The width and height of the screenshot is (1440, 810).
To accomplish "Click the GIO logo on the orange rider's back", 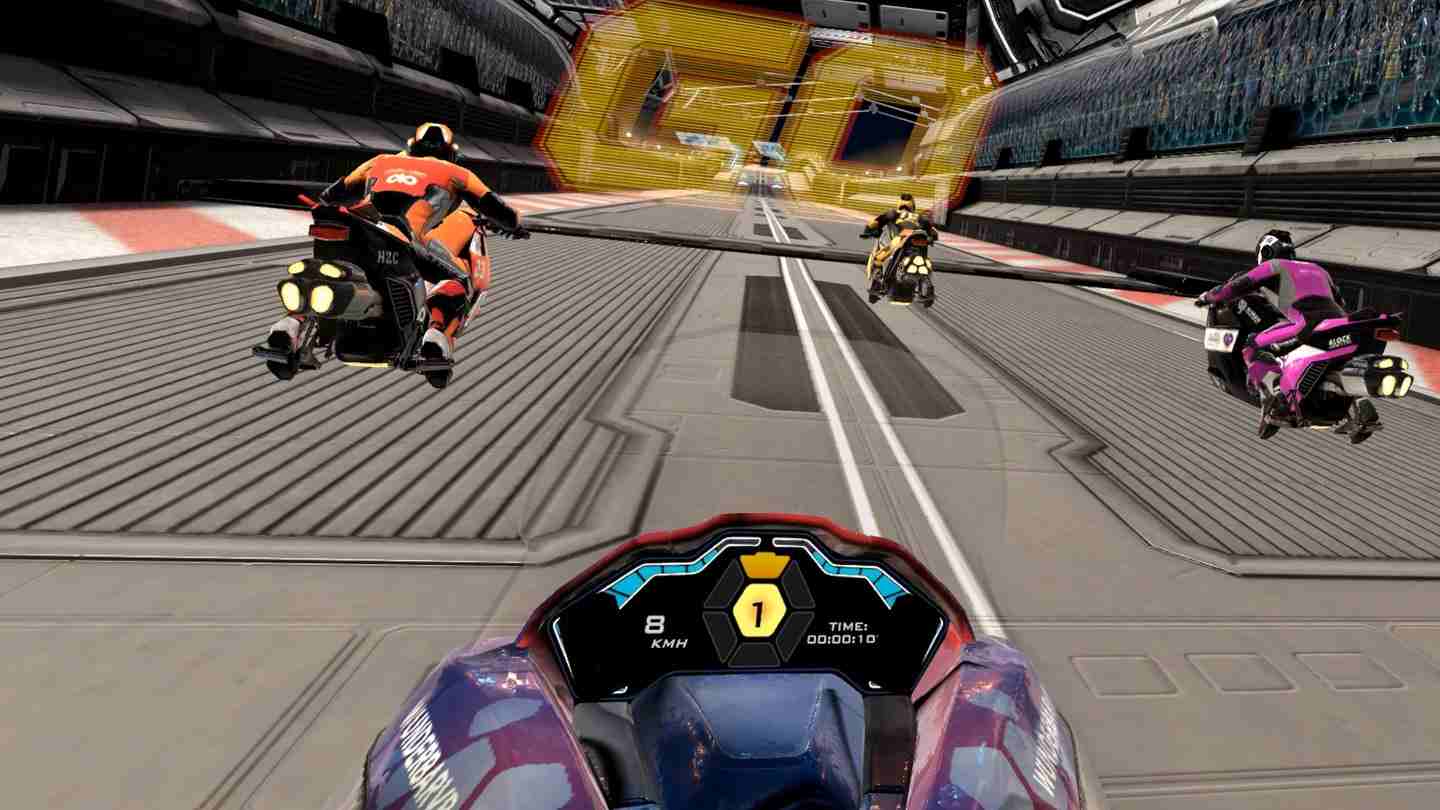I will (402, 178).
